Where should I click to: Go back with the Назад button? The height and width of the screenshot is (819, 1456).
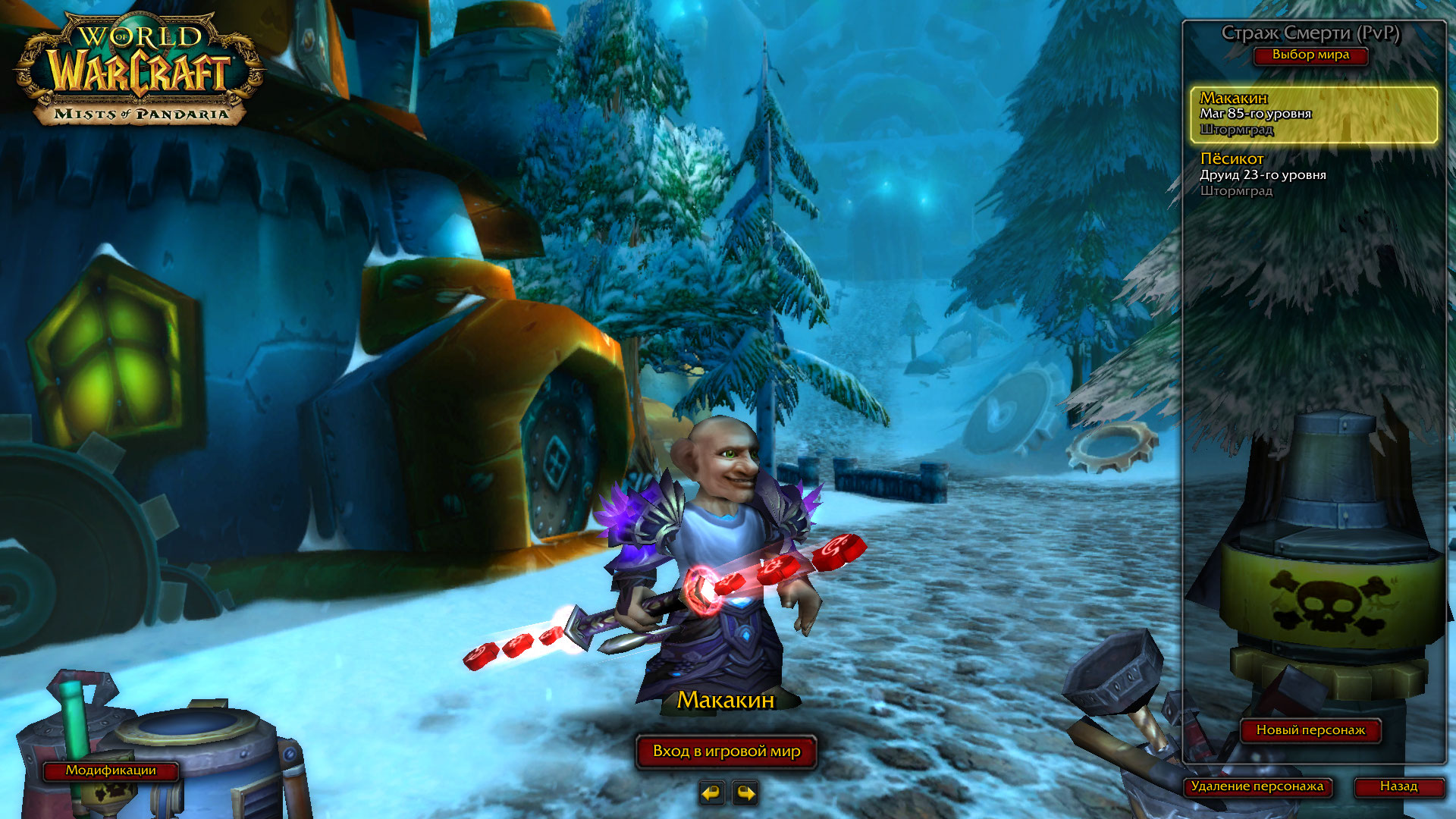click(1398, 786)
